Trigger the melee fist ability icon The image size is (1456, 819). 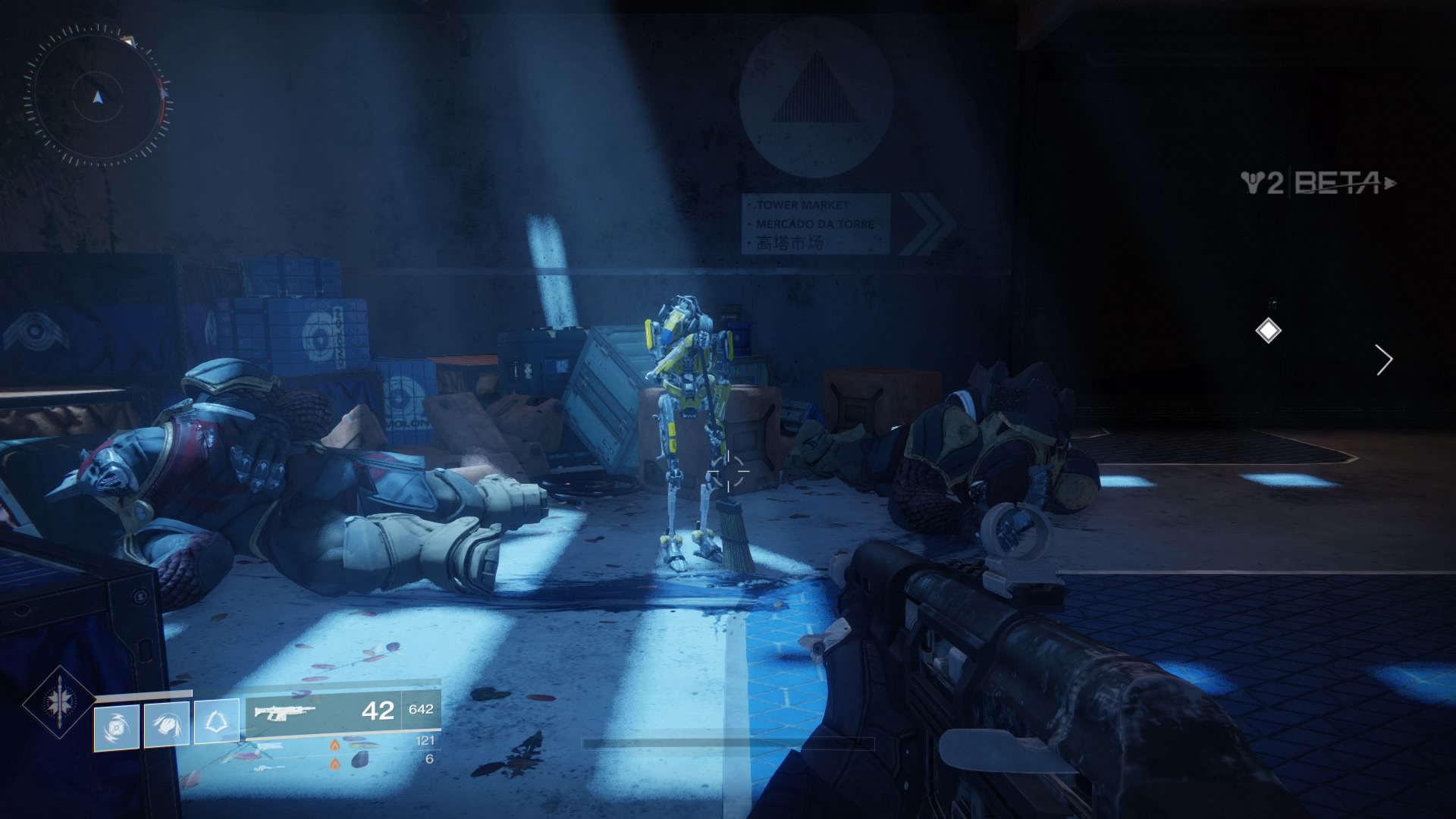tap(167, 725)
